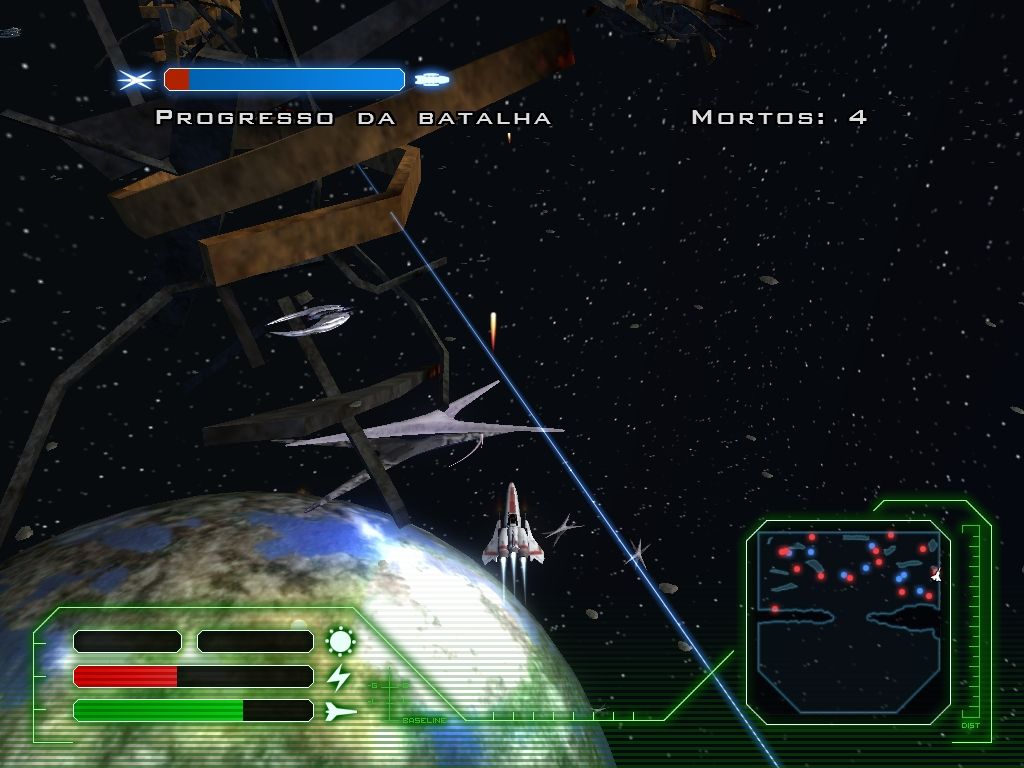1024x768 pixels.
Task: Click the glowing ship icon ending progress bar
Action: [x=431, y=80]
